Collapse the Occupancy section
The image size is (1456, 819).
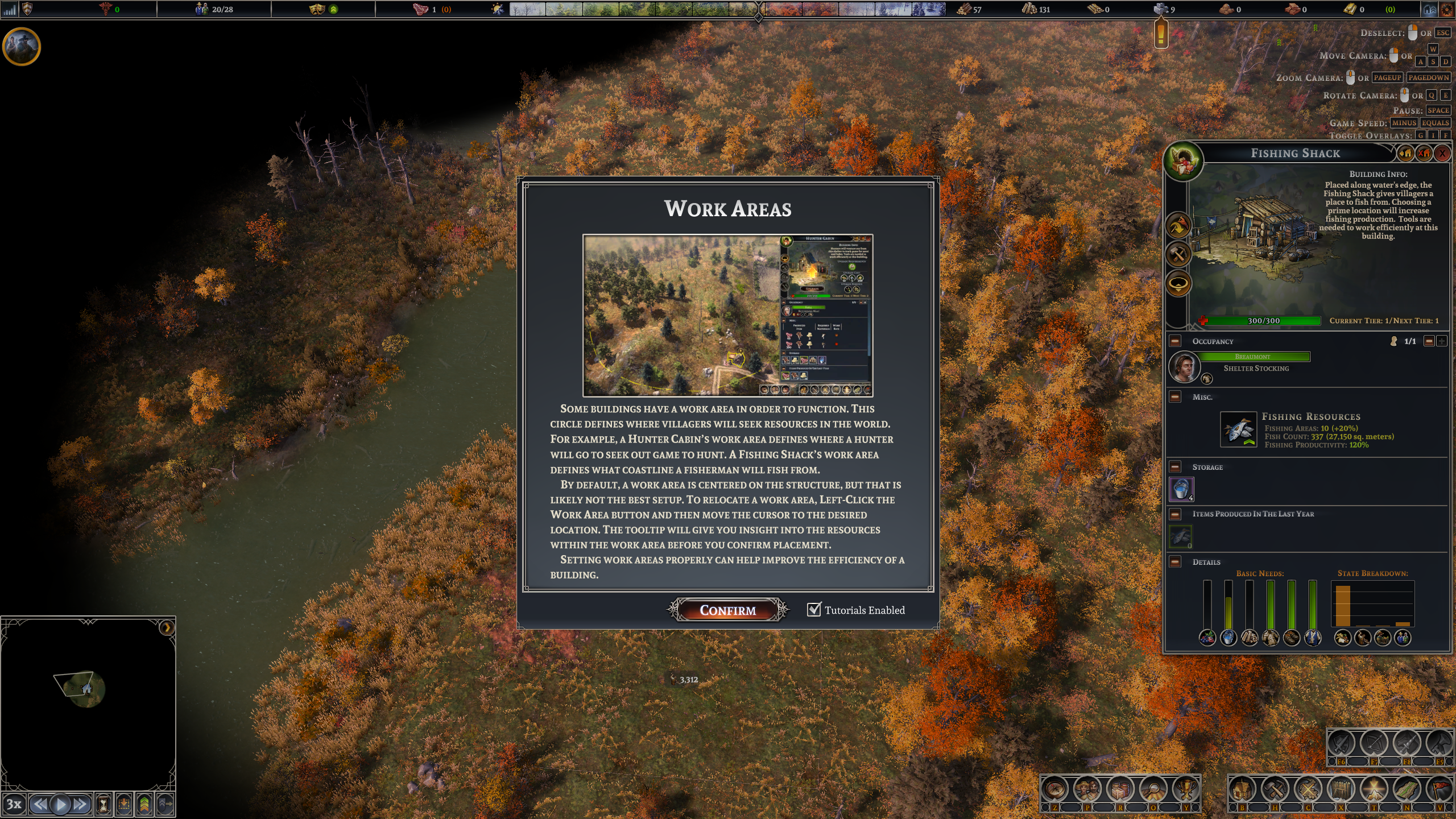1175,341
